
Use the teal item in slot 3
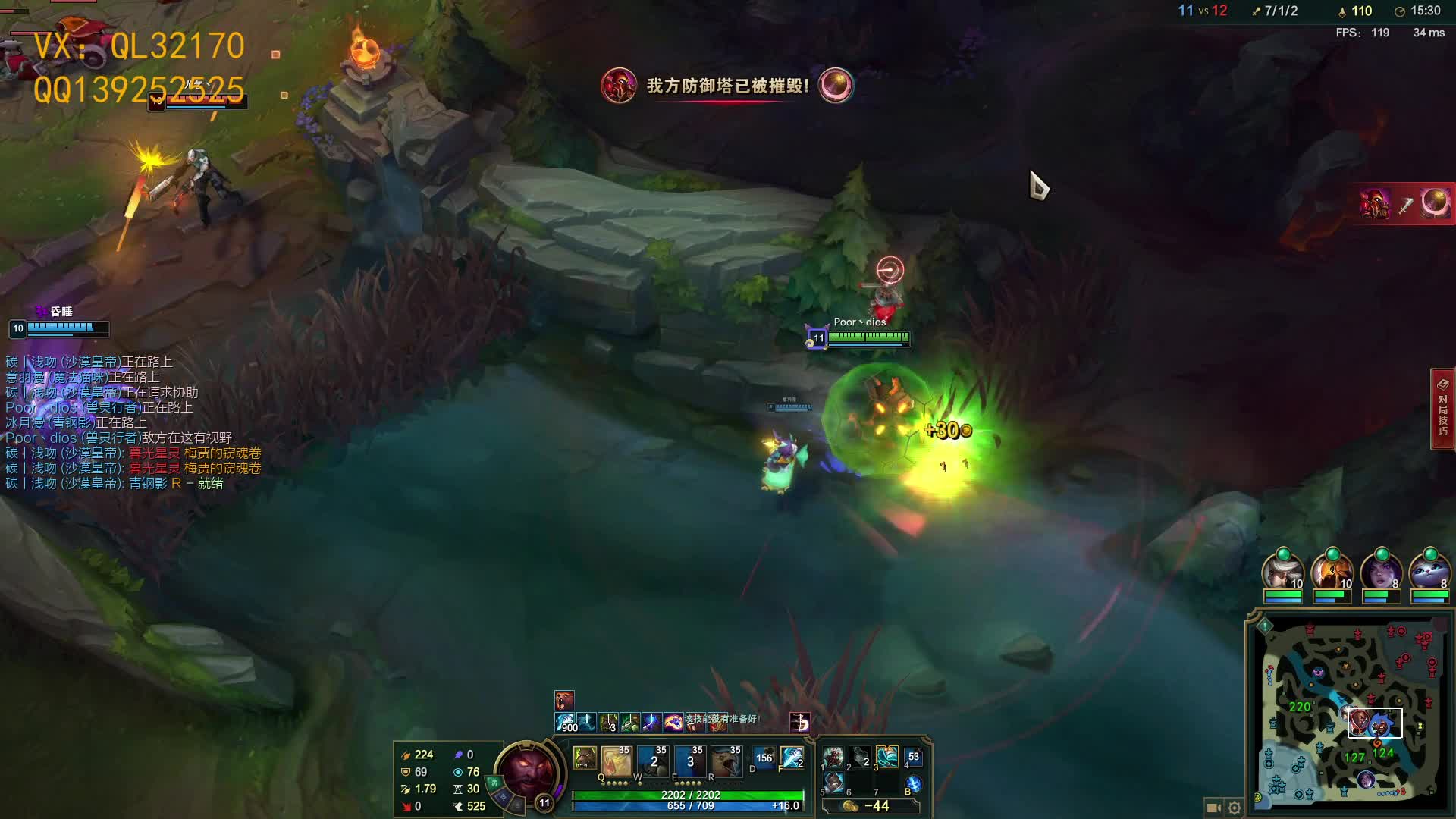(886, 757)
